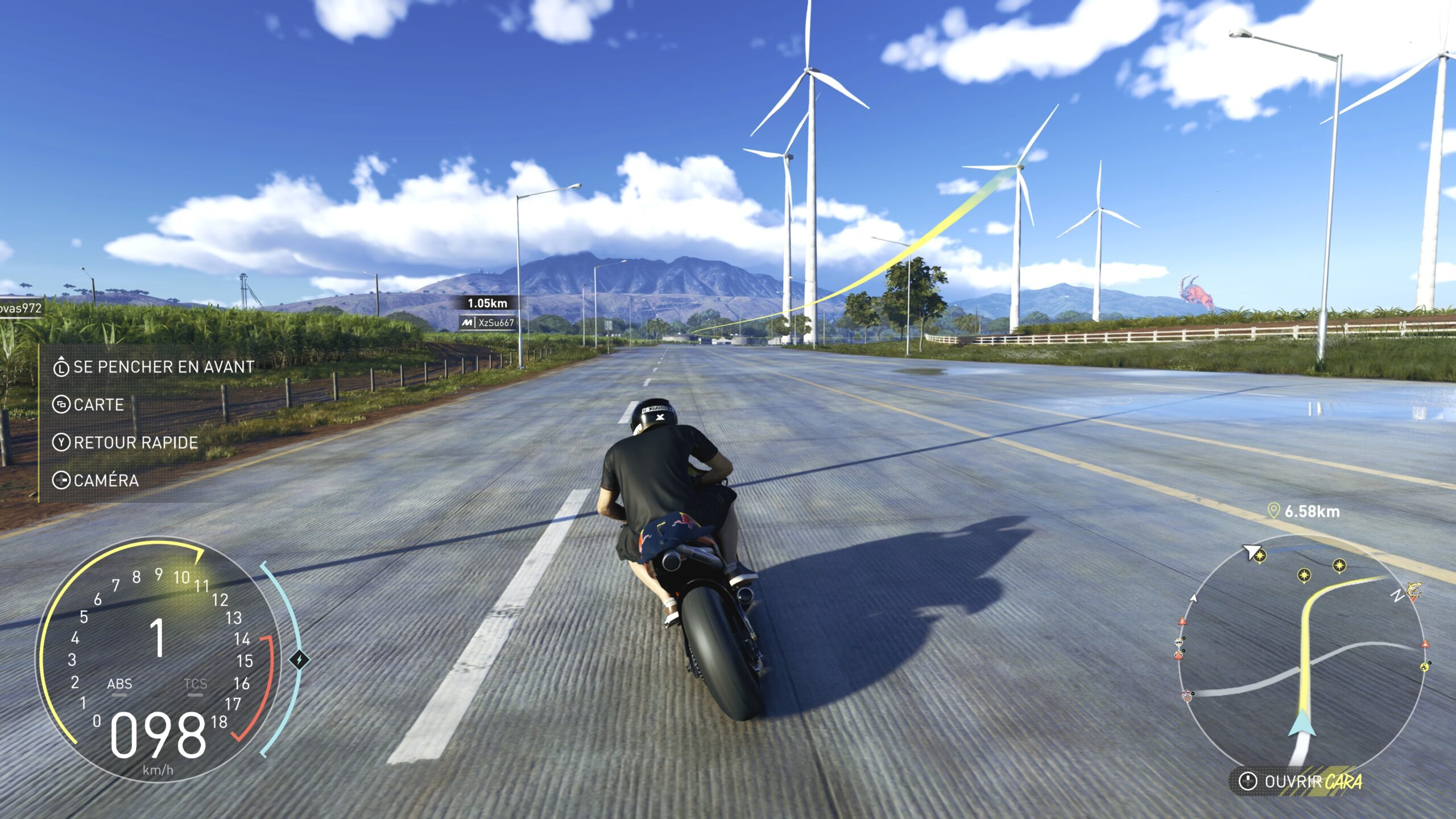Click the N compass marker on the minimap
The height and width of the screenshot is (819, 1456).
tap(1397, 595)
